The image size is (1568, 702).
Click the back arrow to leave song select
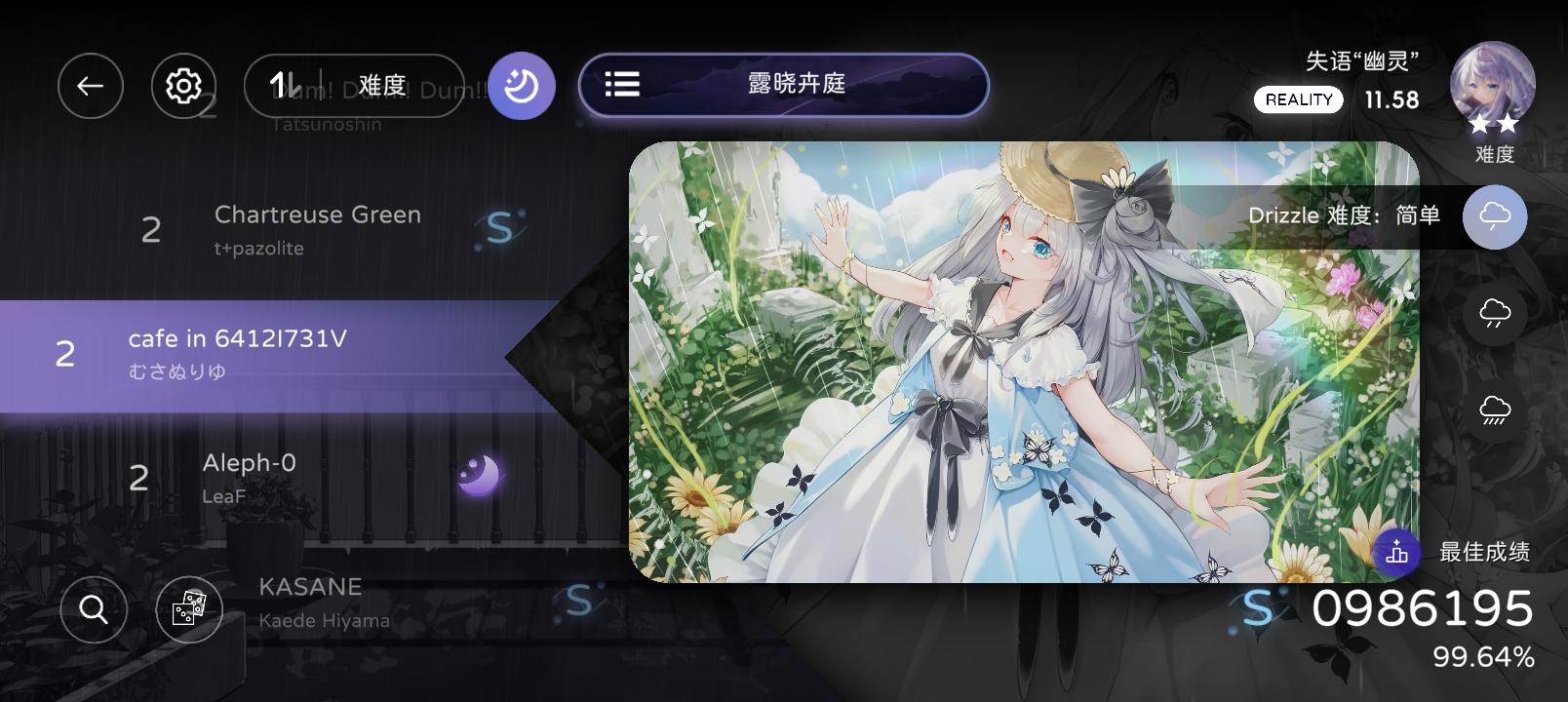tap(91, 86)
